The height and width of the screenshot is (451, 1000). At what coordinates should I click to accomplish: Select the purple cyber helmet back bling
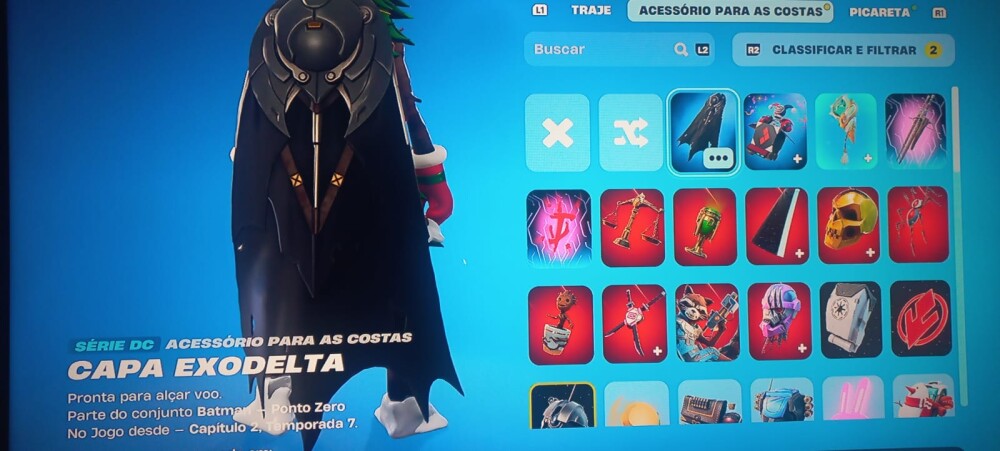tap(777, 322)
